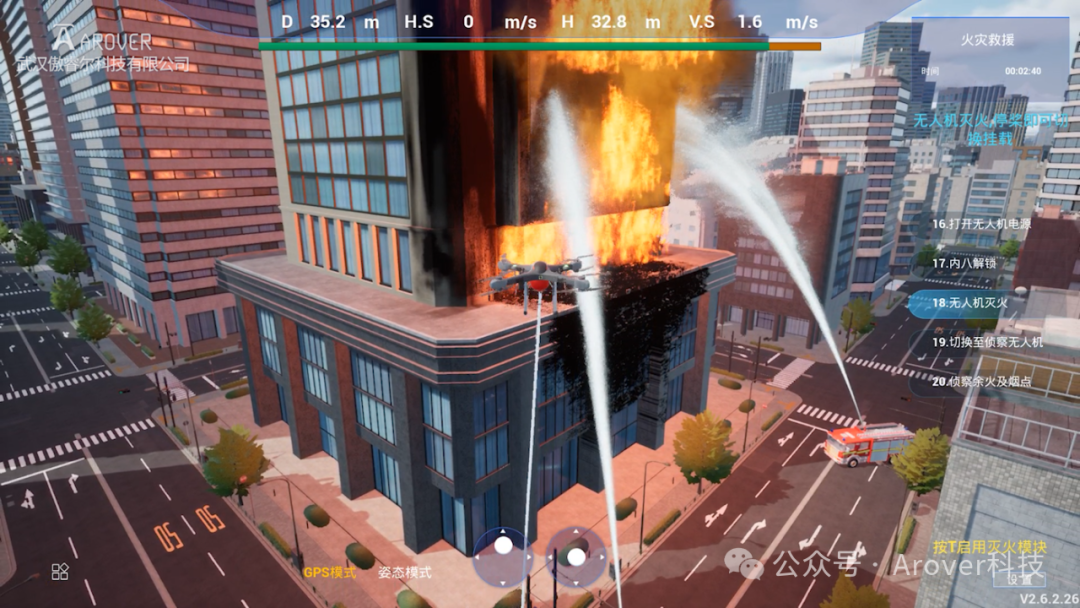The width and height of the screenshot is (1080, 608).
Task: Choose step 17 内八解锁 in the task list
Action: coord(967,263)
